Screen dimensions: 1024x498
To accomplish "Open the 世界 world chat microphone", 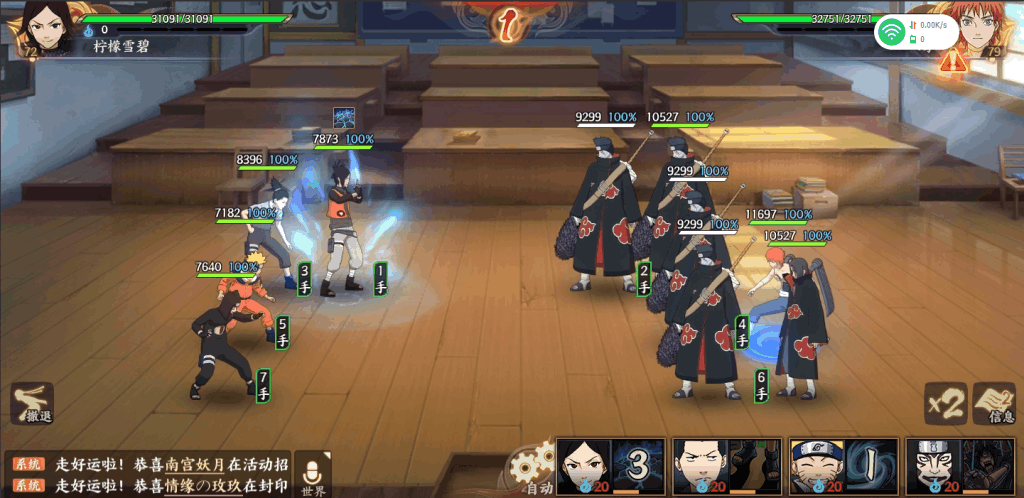I will [313, 474].
